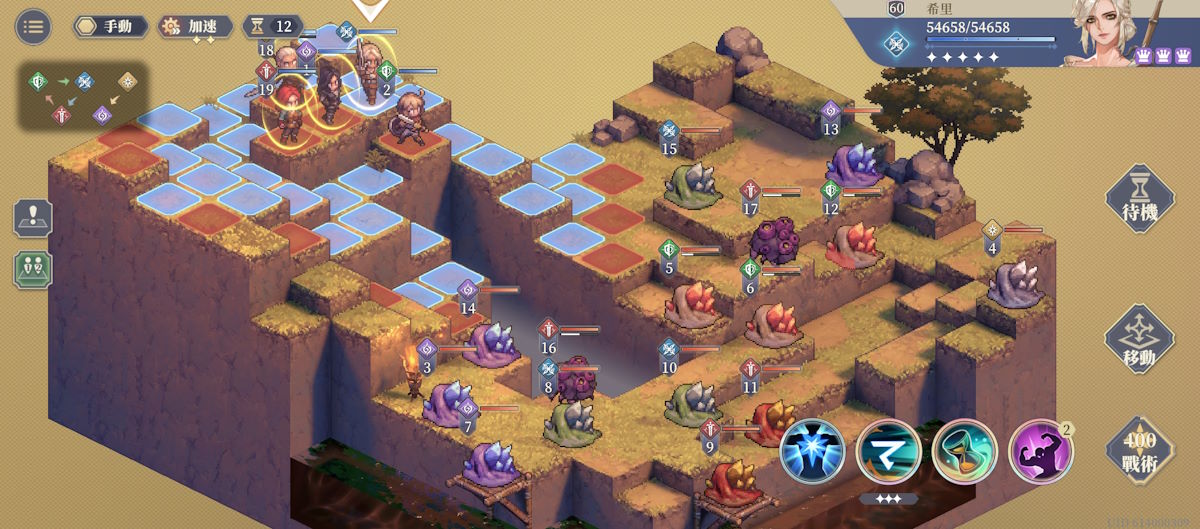Open the hamburger menu
This screenshot has width=1200, height=529.
coord(34,26)
